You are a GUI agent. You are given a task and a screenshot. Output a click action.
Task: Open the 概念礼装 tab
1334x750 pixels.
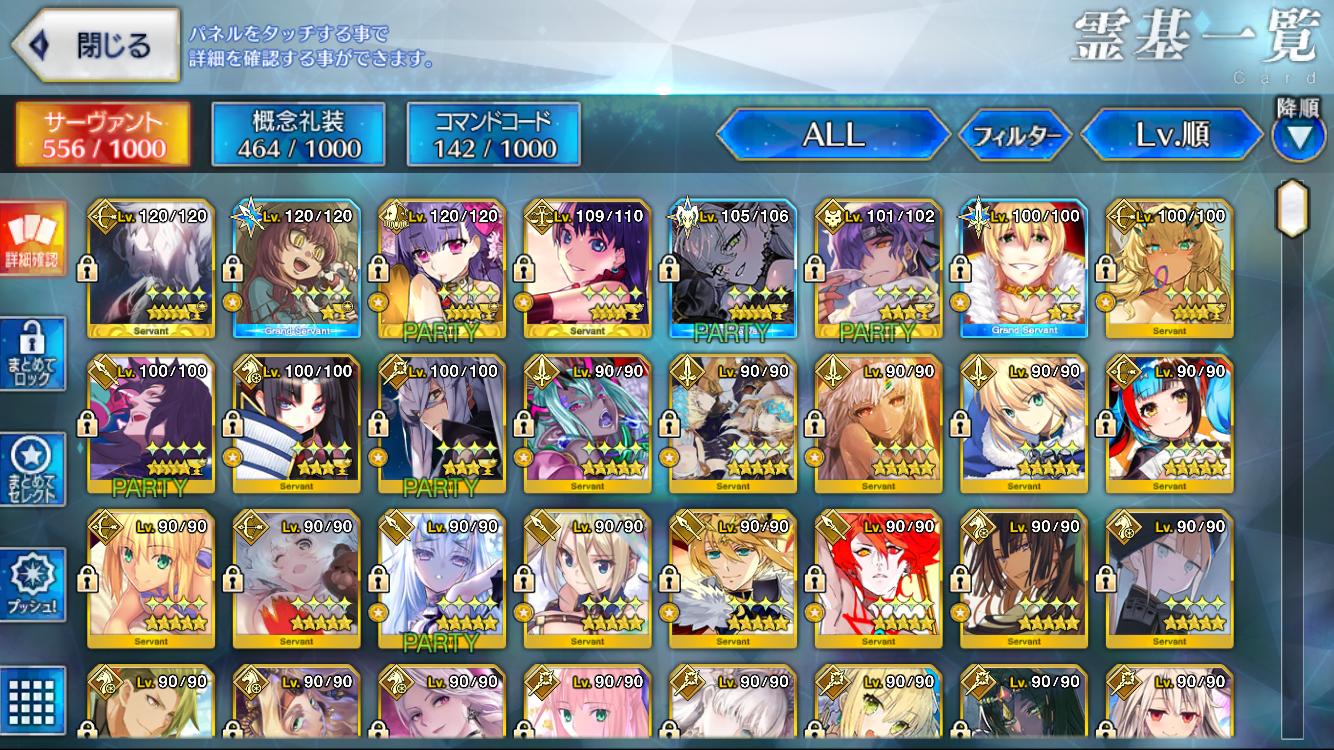[x=298, y=135]
